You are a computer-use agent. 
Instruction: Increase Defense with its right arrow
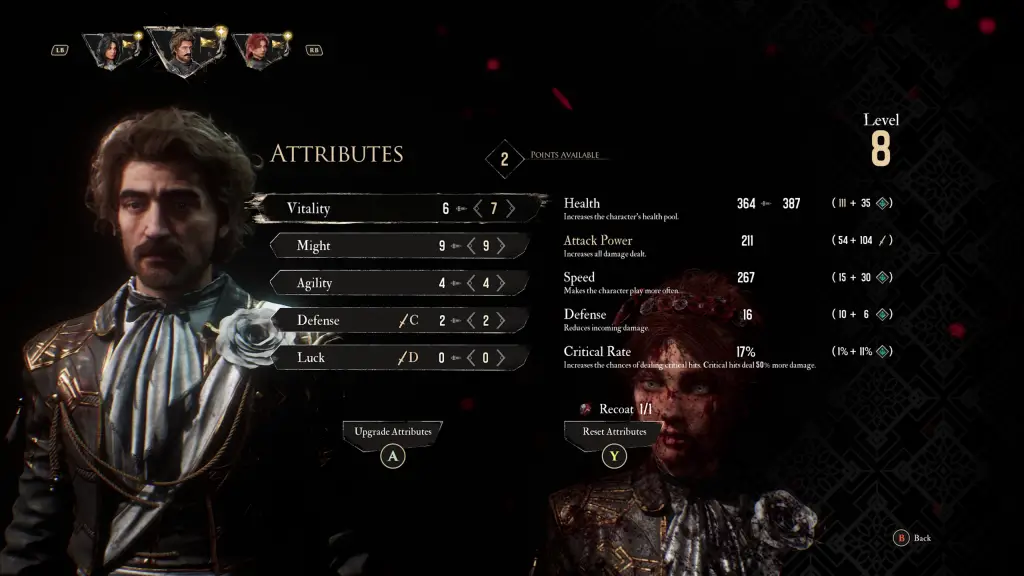pyautogui.click(x=501, y=320)
